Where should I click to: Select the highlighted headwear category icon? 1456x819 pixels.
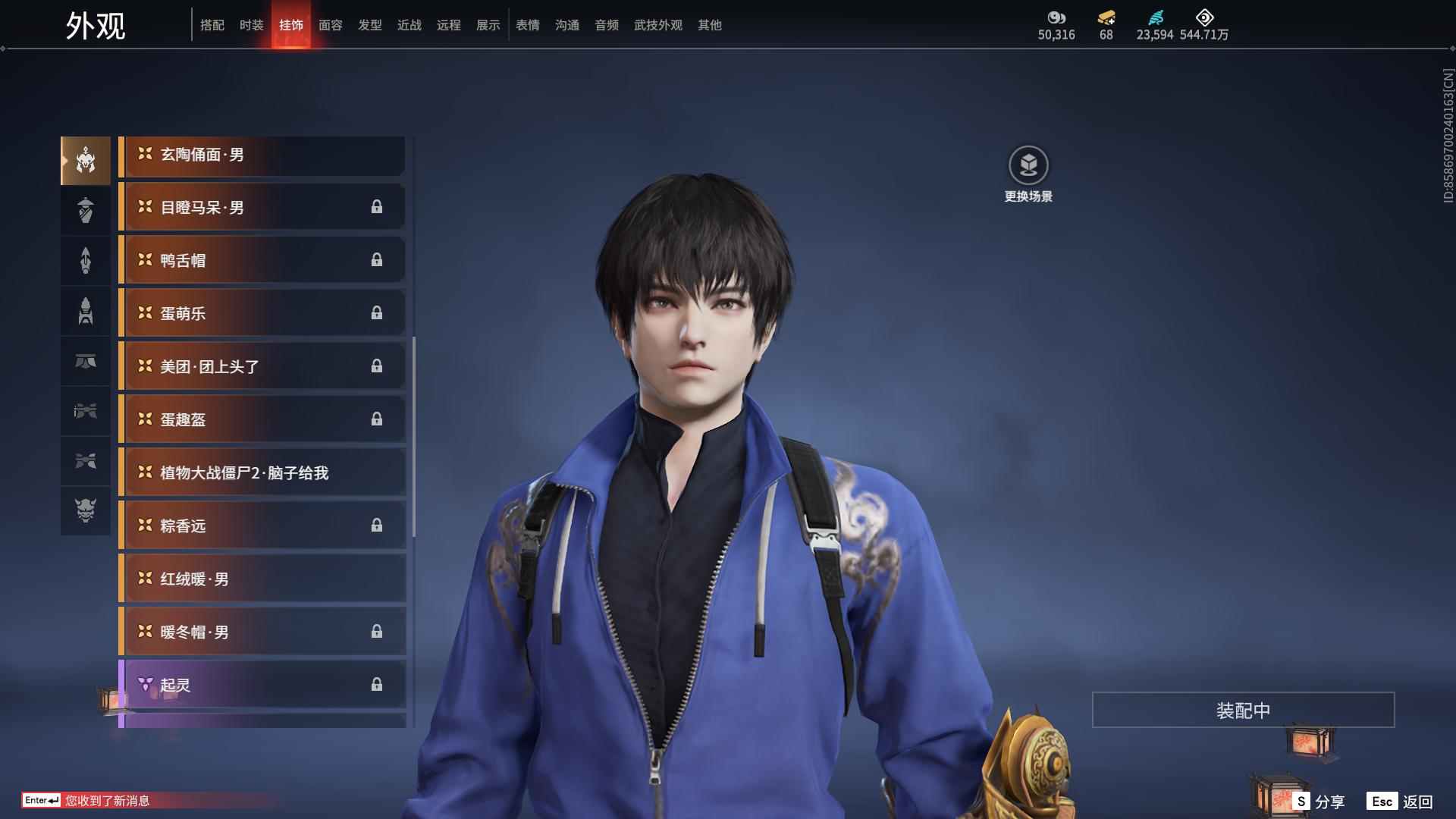(85, 159)
